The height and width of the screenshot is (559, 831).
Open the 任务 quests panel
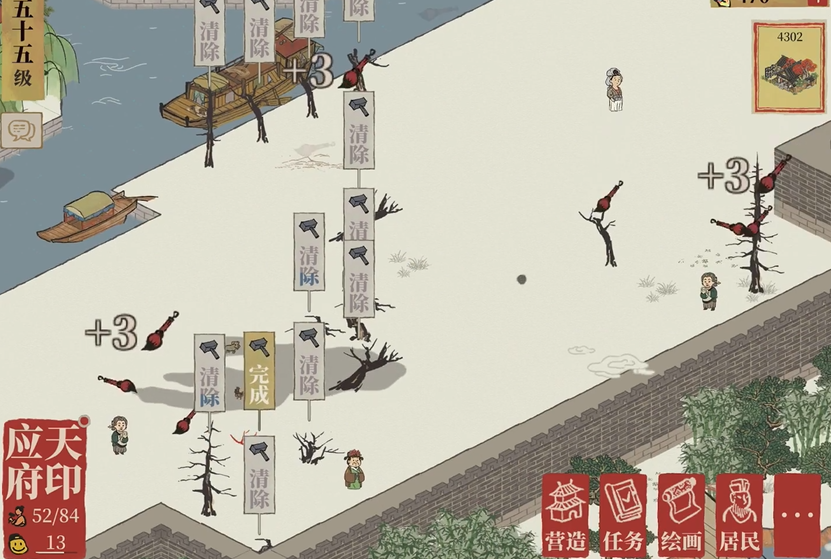[x=624, y=515]
